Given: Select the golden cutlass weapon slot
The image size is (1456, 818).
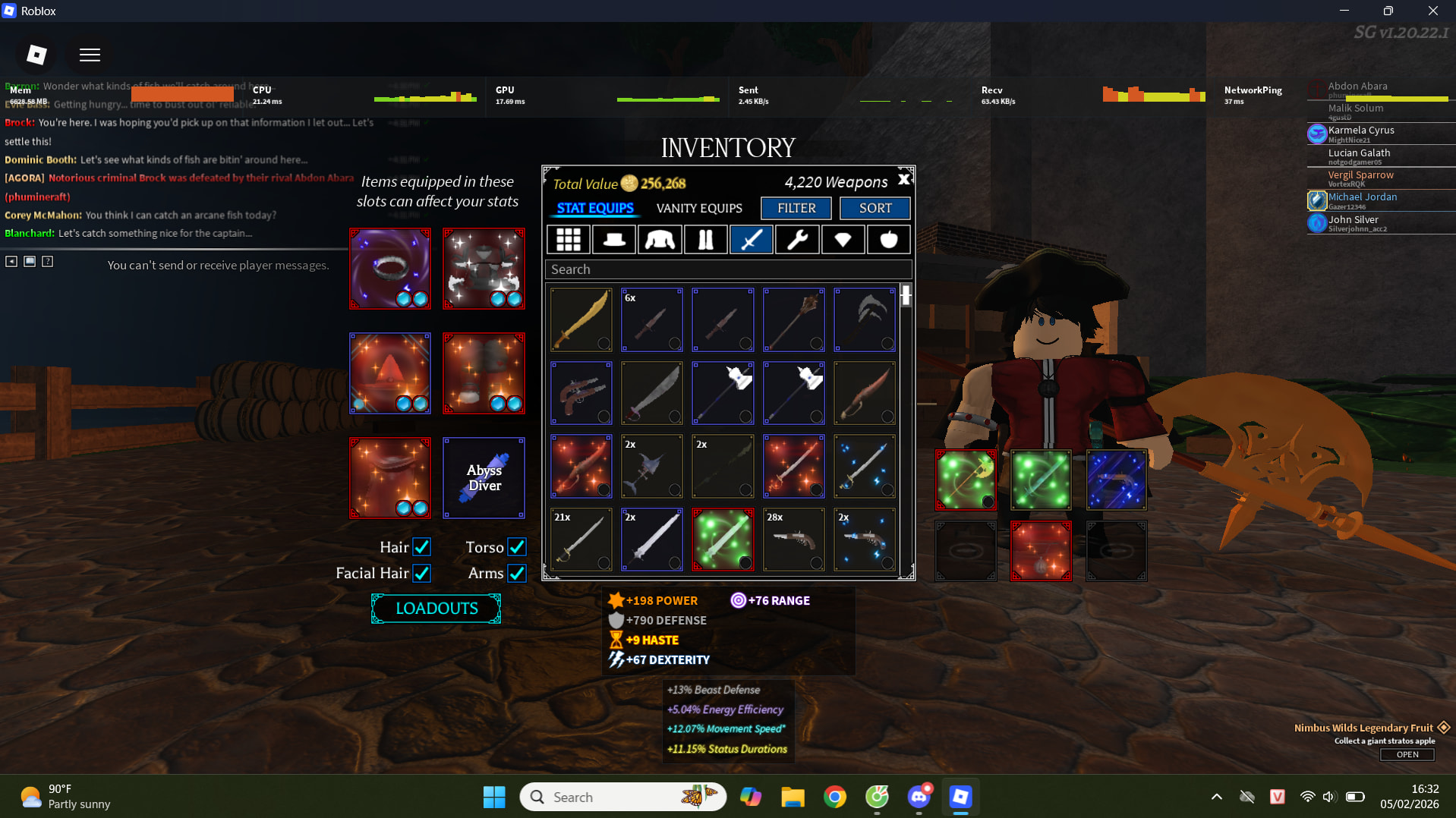Looking at the screenshot, I should 581,319.
